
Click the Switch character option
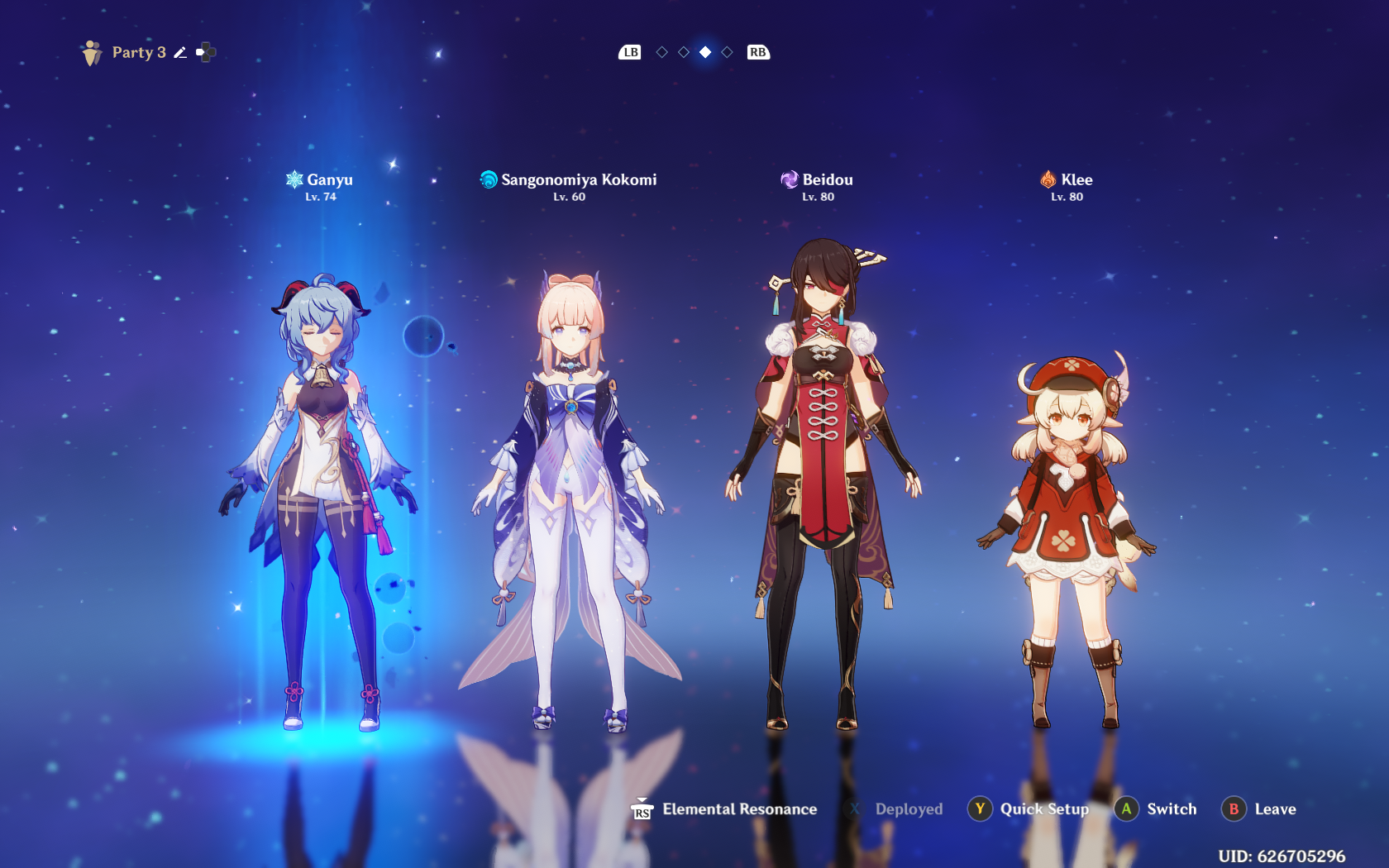(x=1156, y=809)
